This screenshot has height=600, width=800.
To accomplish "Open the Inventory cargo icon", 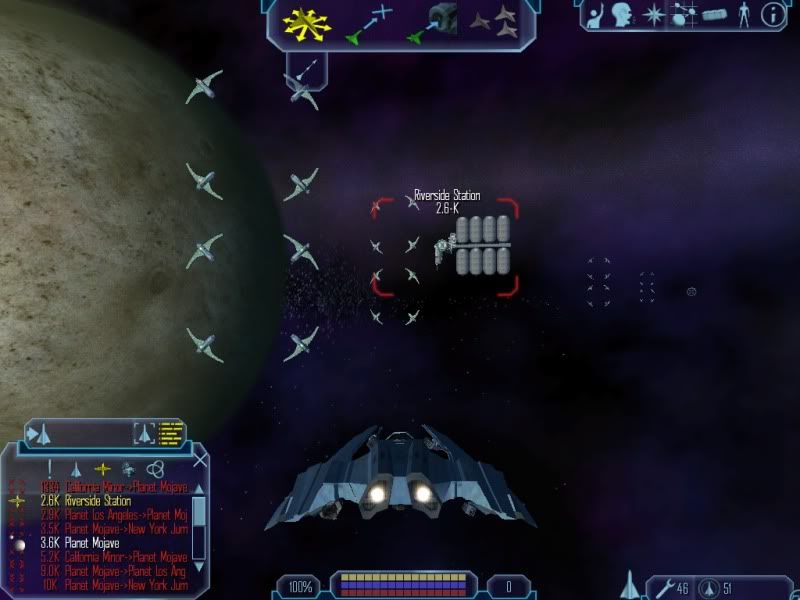I will pyautogui.click(x=712, y=15).
